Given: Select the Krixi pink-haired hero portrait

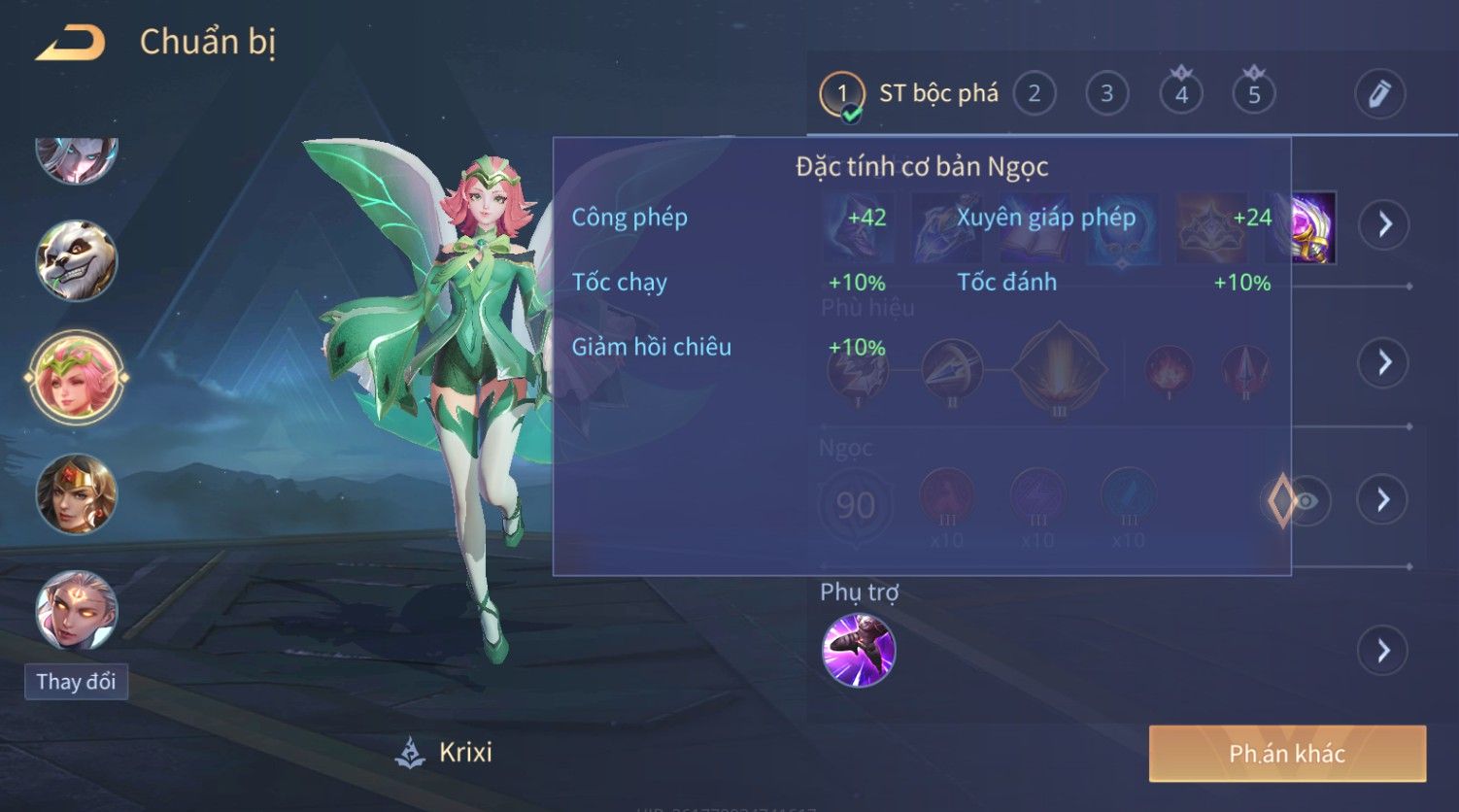Looking at the screenshot, I should [x=77, y=377].
